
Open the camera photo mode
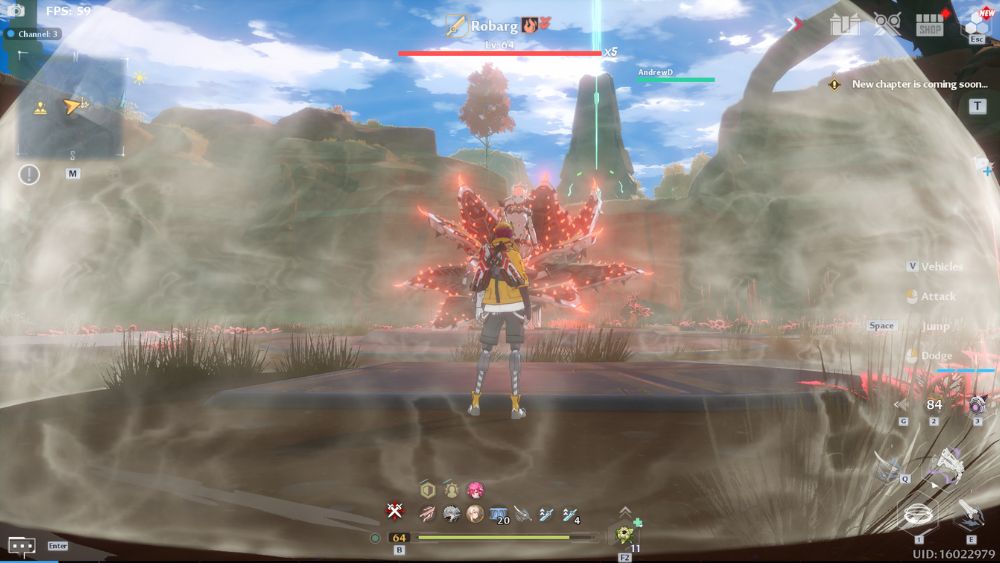point(16,11)
